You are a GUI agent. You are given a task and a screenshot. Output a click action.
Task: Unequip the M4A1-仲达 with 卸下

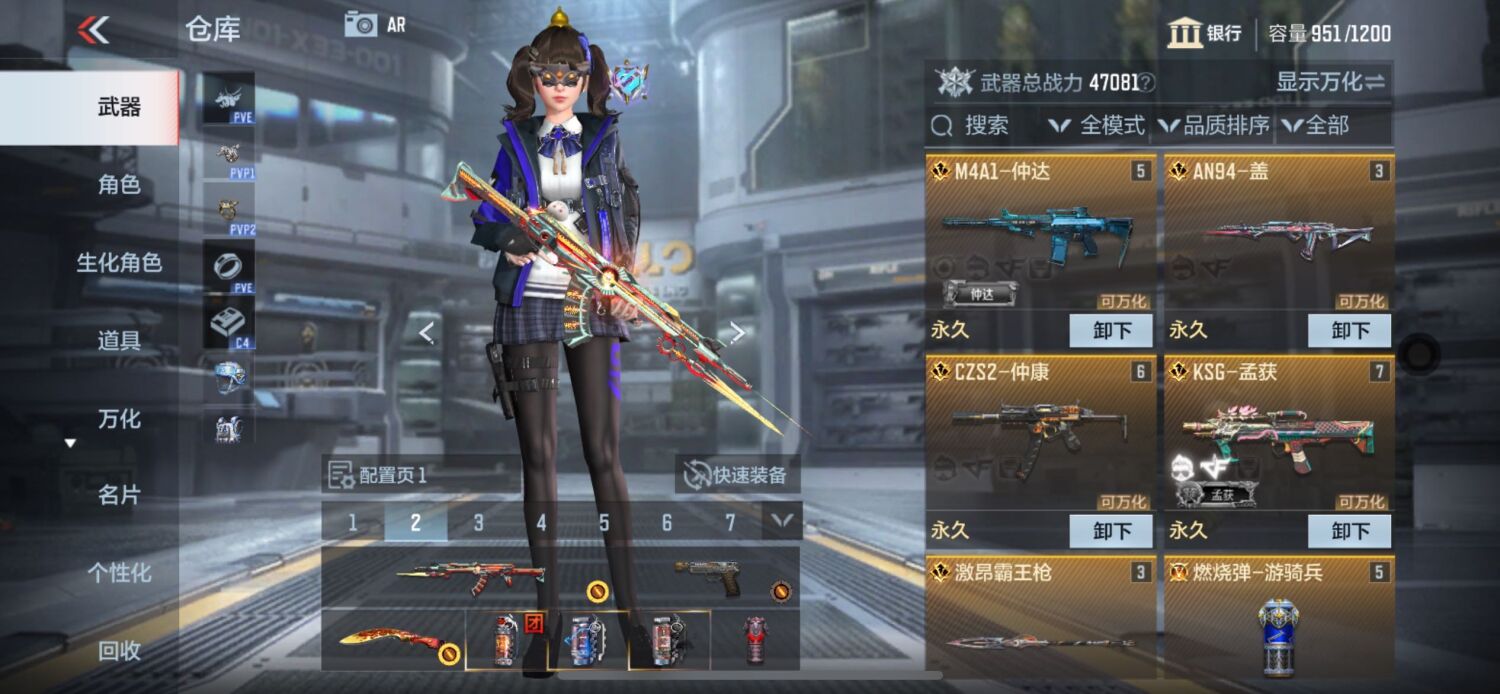click(1111, 330)
